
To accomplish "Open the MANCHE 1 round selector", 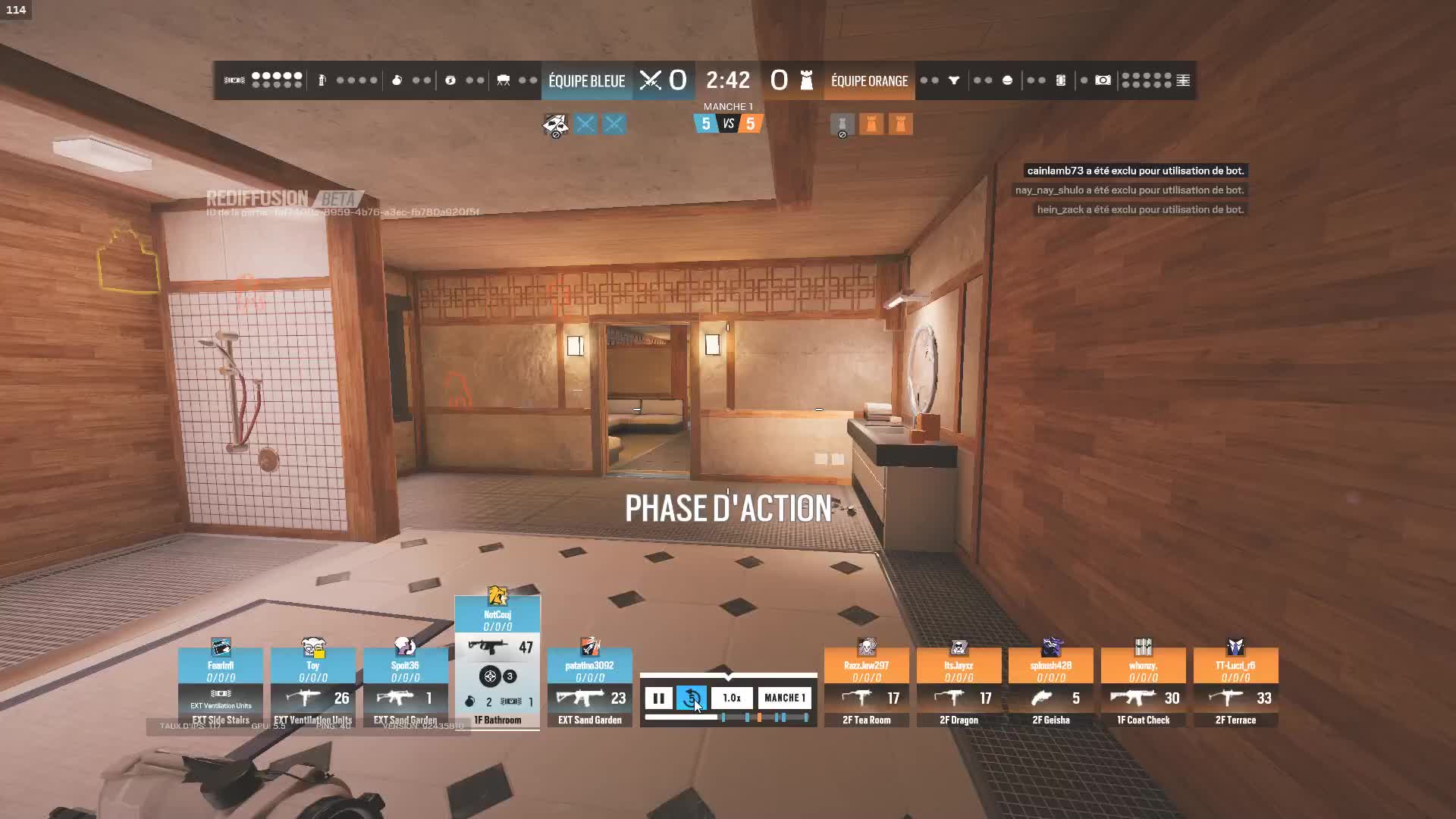I will click(x=784, y=698).
